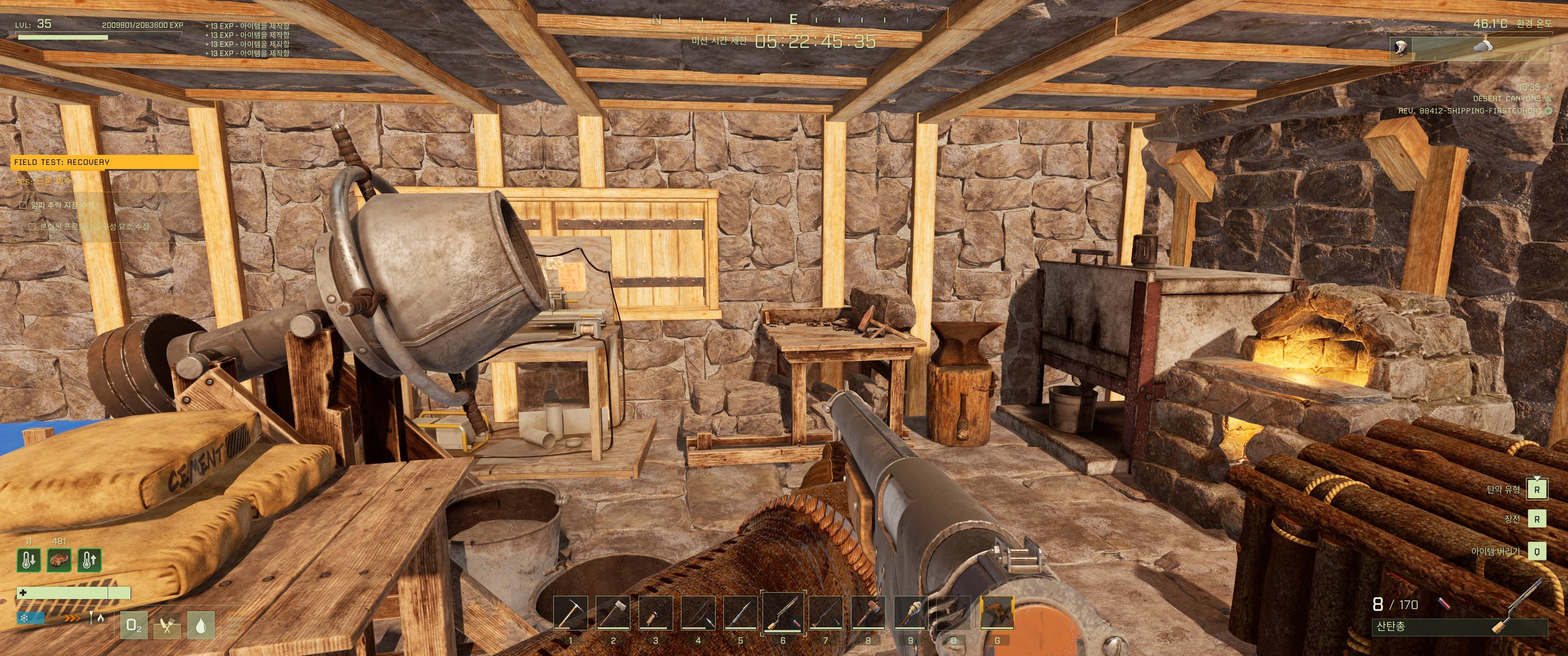Image resolution: width=1568 pixels, height=656 pixels.
Task: Equip the axe from hotbar slot 2
Action: [x=613, y=613]
